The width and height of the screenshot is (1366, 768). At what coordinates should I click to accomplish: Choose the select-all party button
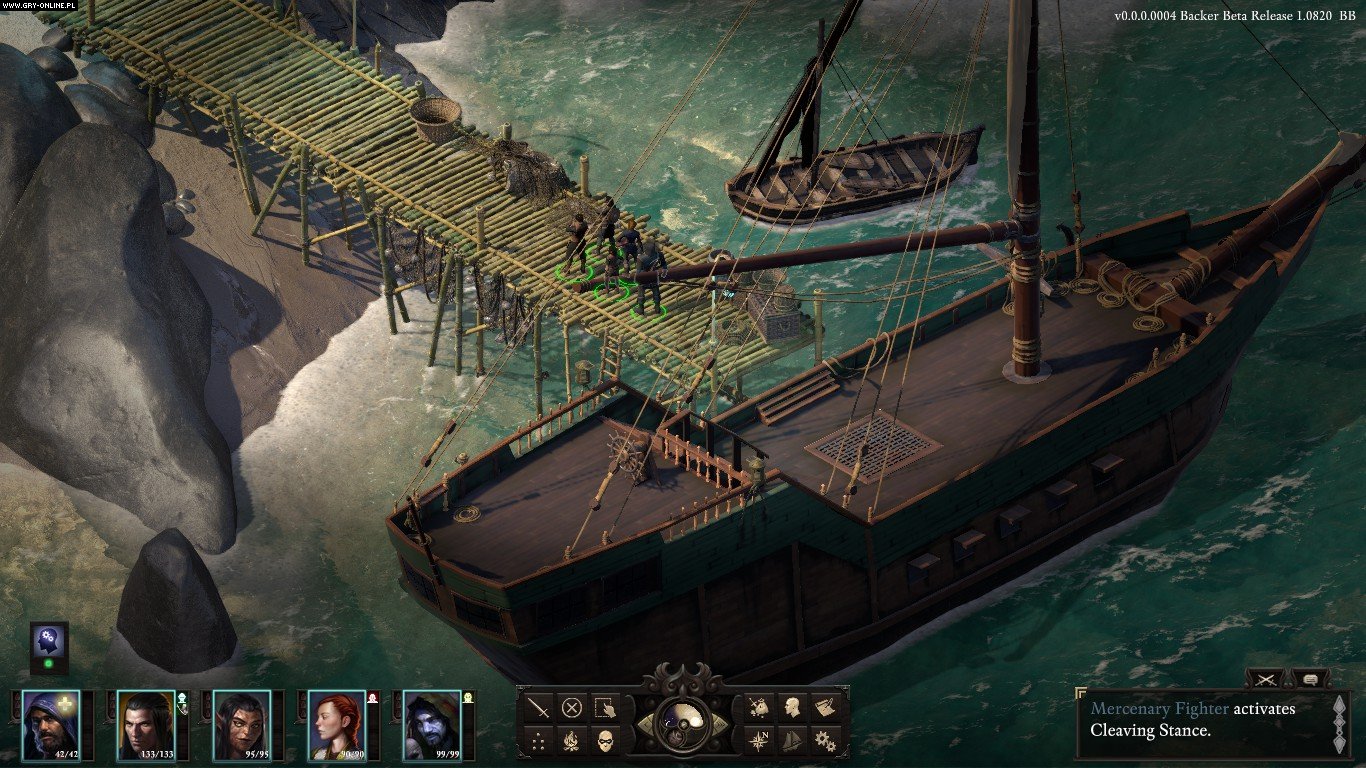coord(604,708)
